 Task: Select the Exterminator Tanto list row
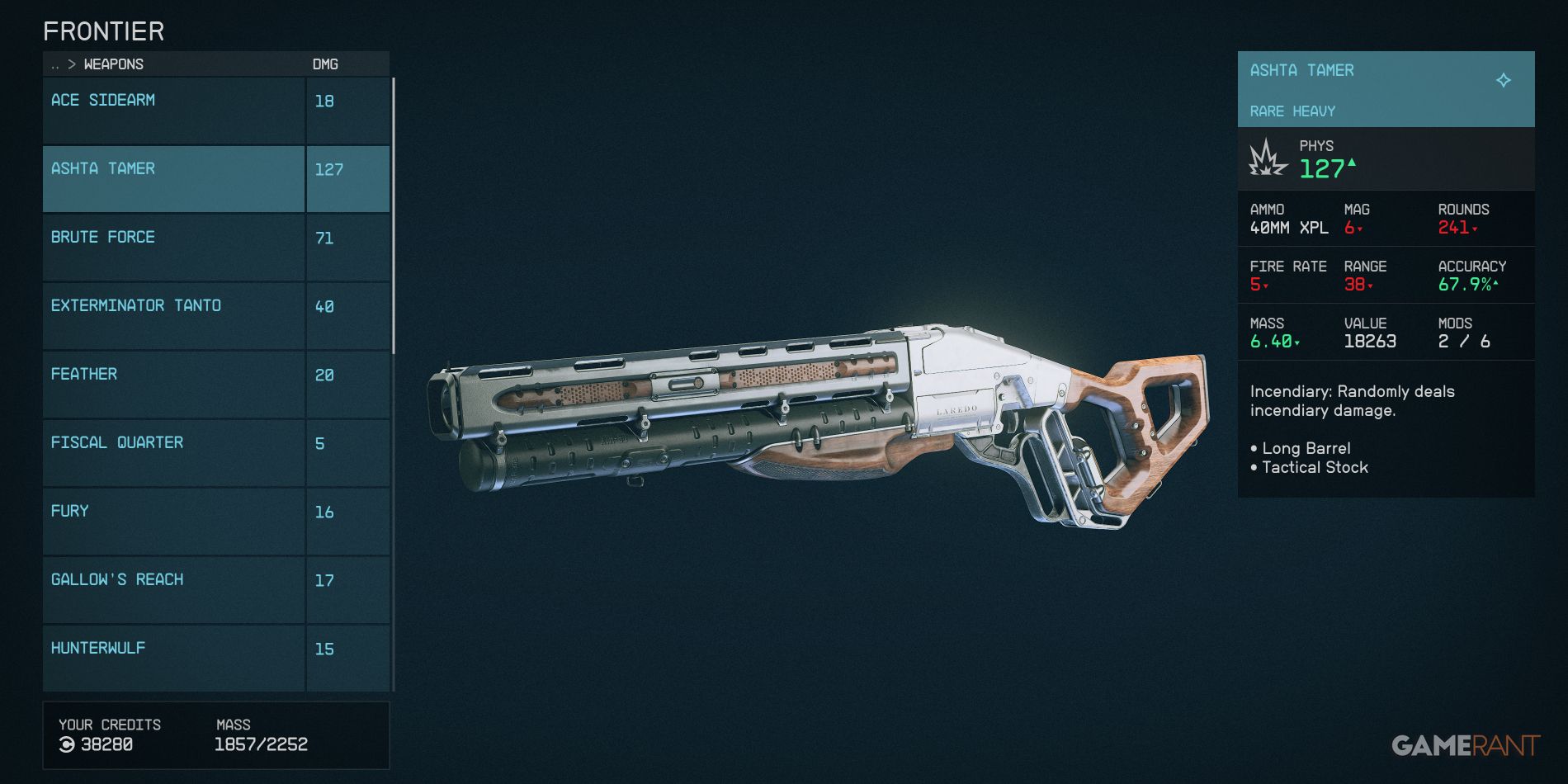coord(173,314)
